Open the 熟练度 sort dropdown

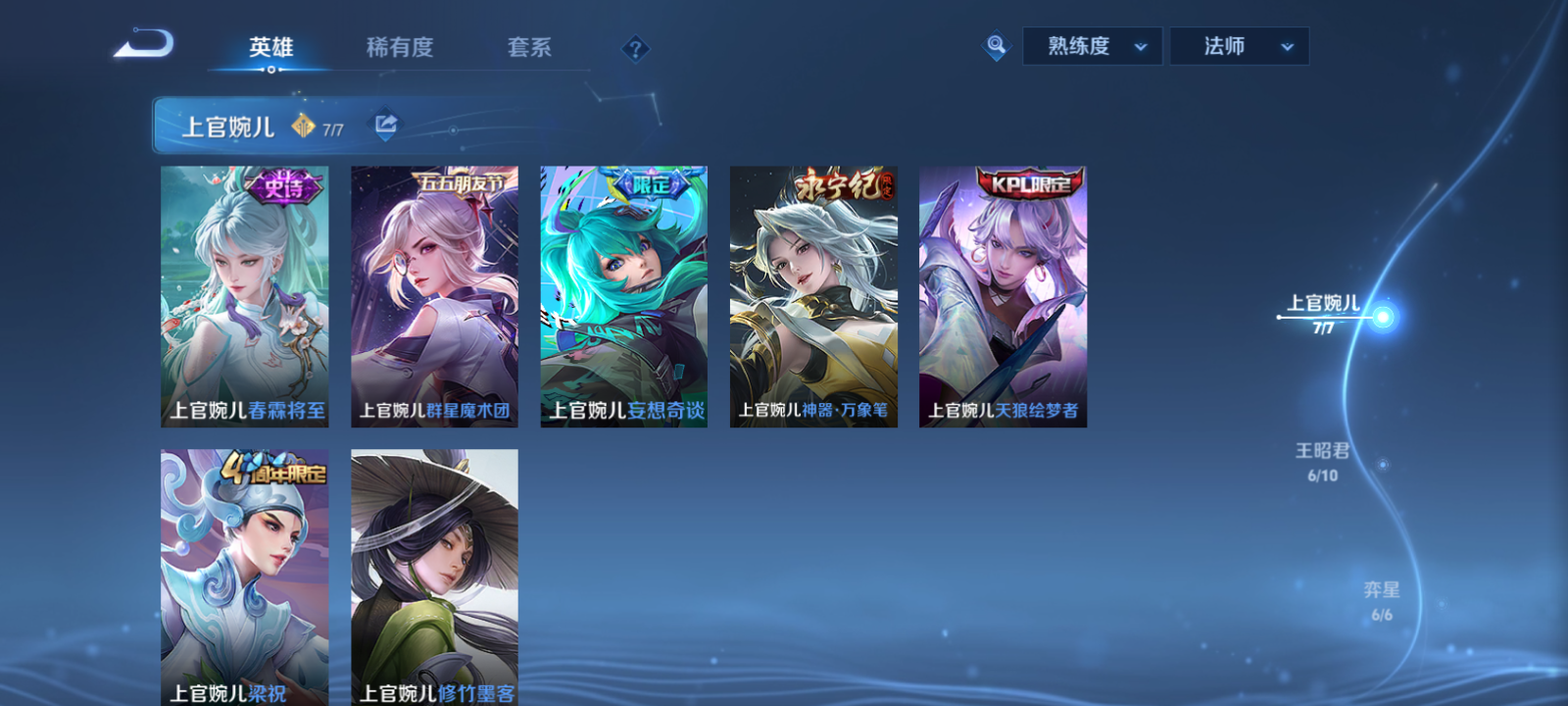pyautogui.click(x=1091, y=45)
